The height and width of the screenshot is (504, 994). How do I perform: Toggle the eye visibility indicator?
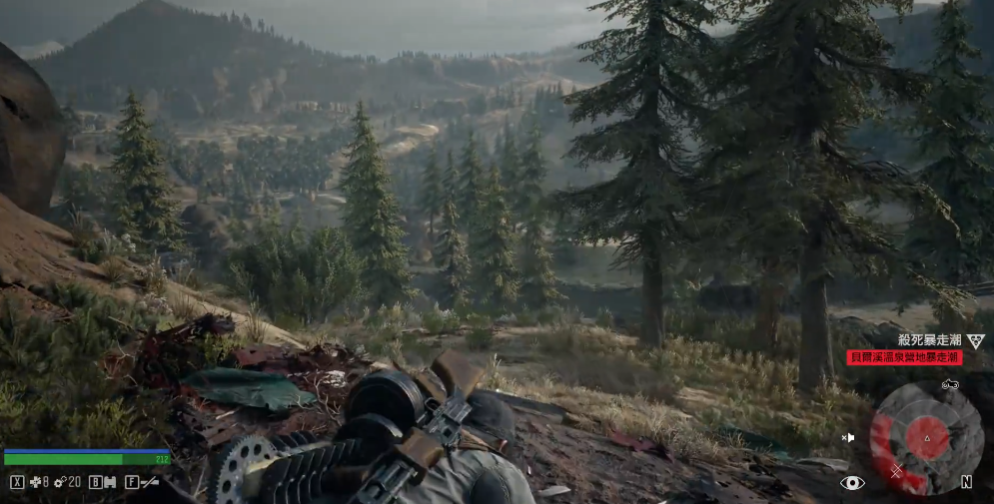click(x=852, y=483)
